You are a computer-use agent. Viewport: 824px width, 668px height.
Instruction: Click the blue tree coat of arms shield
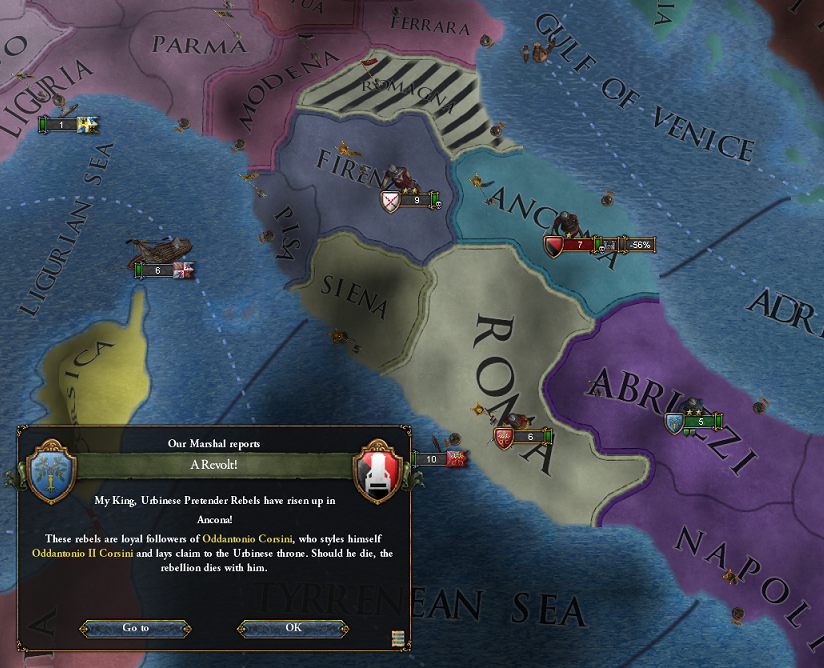pos(48,466)
